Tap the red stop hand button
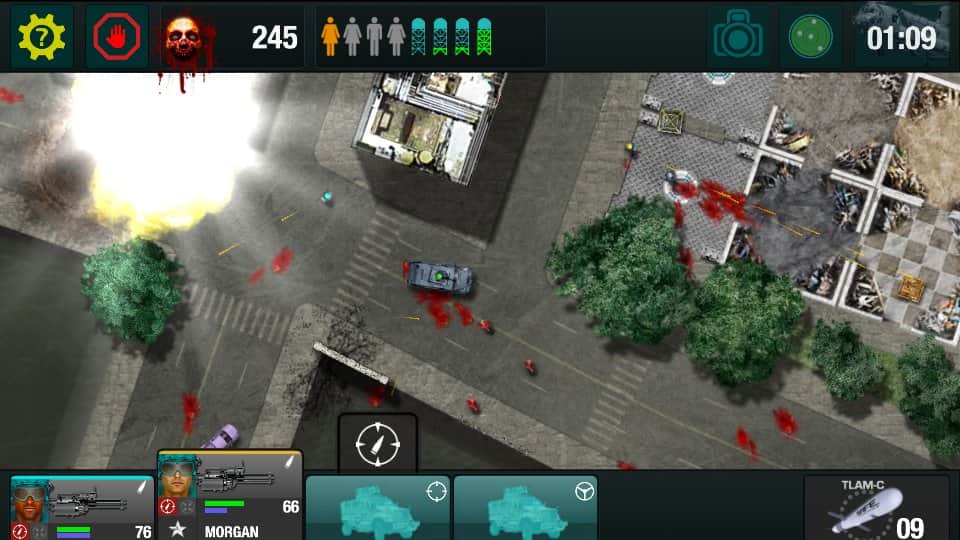 coord(116,37)
